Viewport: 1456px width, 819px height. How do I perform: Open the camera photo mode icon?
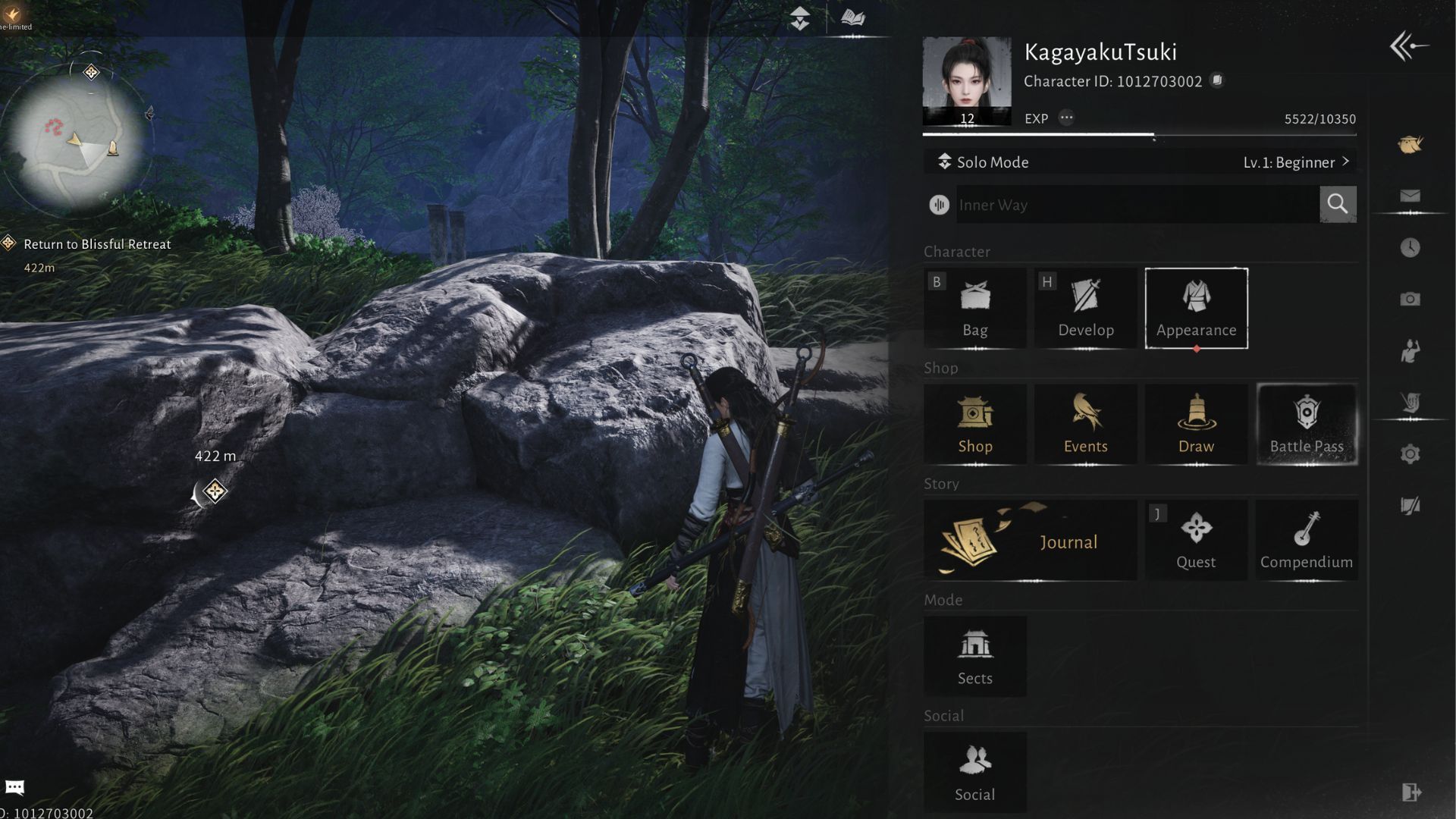click(x=1410, y=300)
